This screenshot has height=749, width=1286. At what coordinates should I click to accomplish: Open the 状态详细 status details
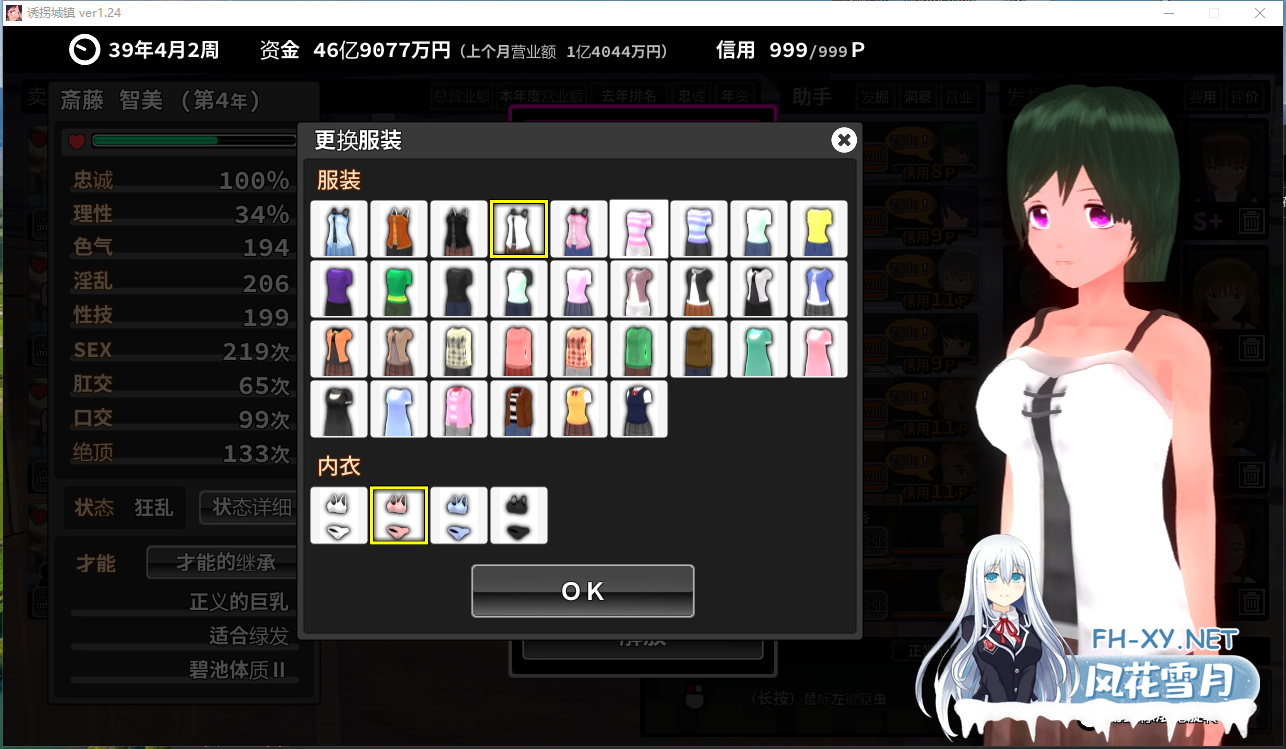click(251, 507)
